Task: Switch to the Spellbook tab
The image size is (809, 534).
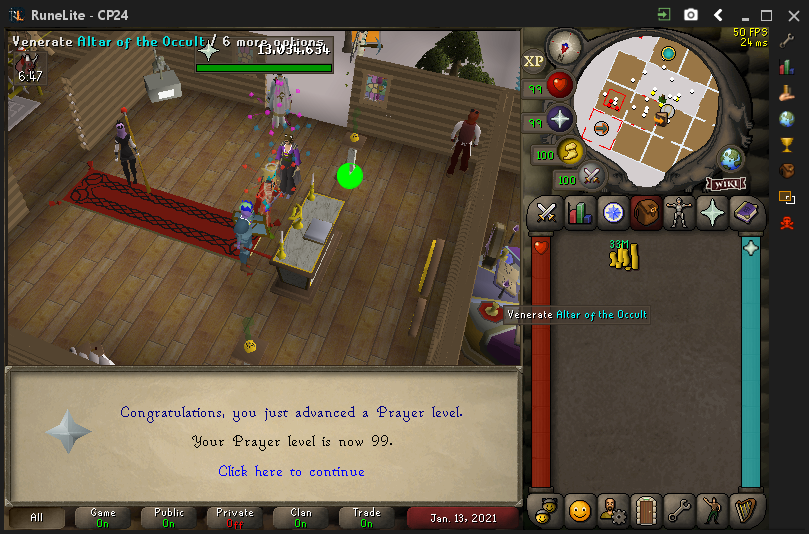Action: click(x=745, y=212)
